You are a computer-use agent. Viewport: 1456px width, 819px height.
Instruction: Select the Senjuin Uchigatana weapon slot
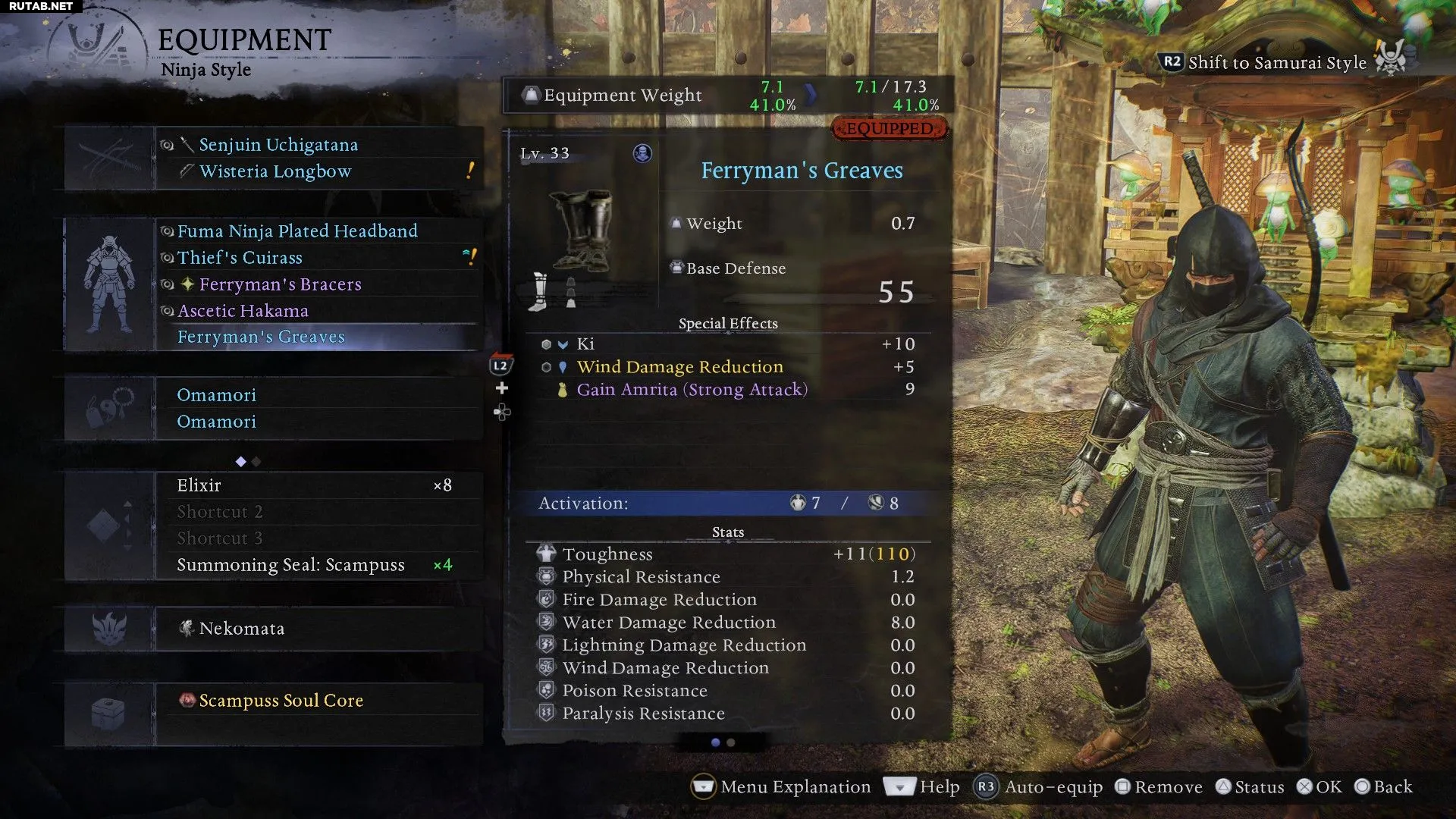tap(278, 145)
